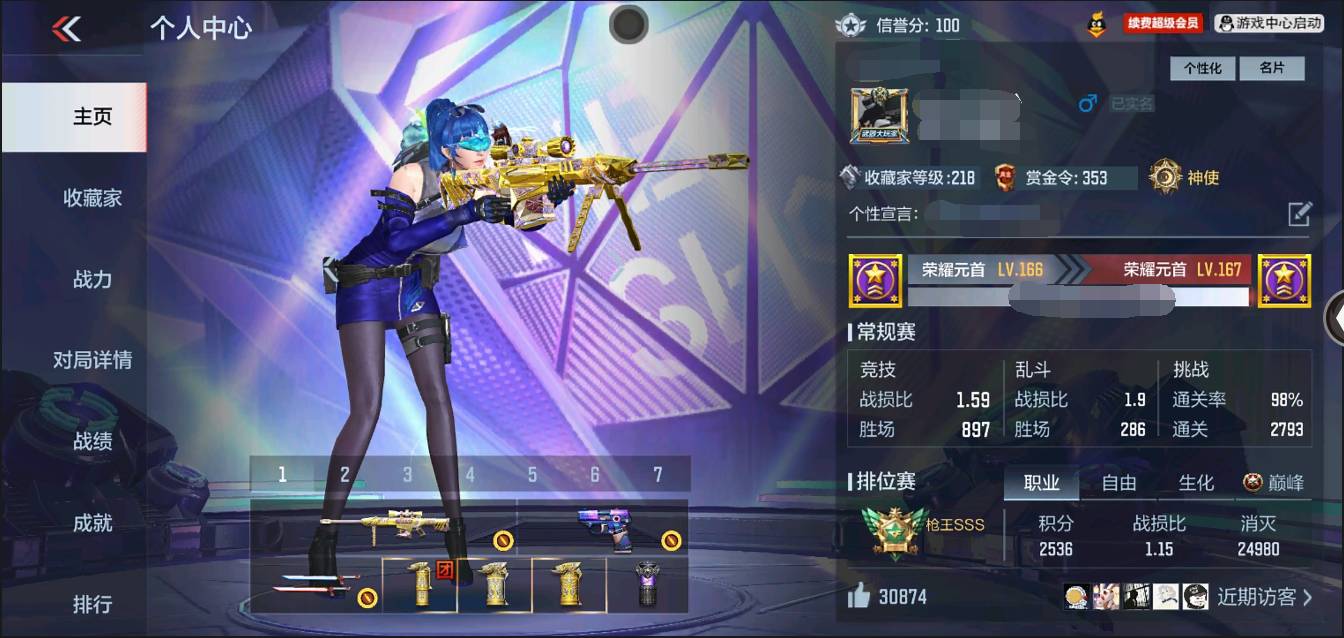Screen dimensions: 1344x638
Task: Select loadout number 2 tab
Action: coord(345,474)
